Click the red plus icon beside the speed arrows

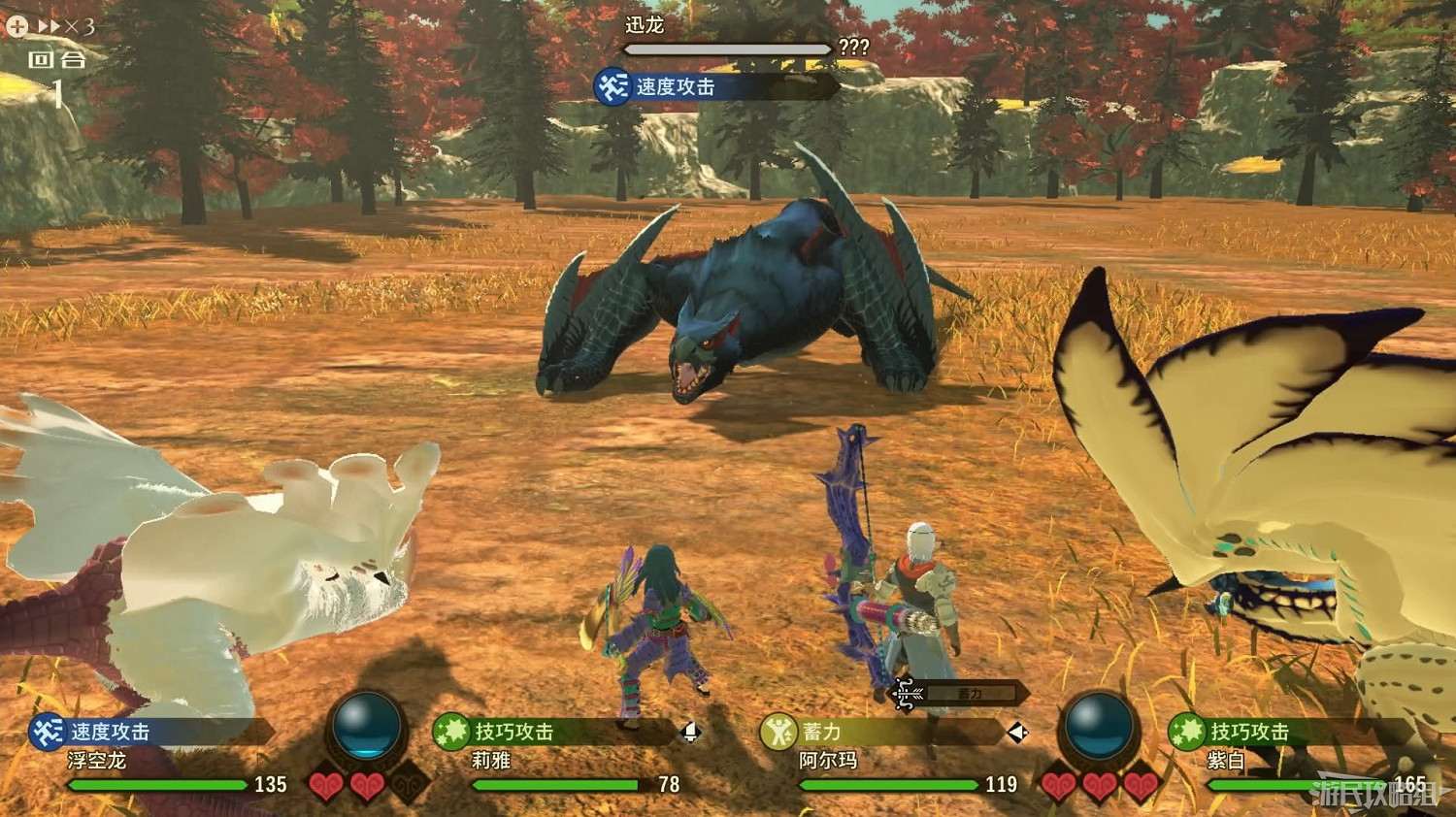[x=17, y=26]
